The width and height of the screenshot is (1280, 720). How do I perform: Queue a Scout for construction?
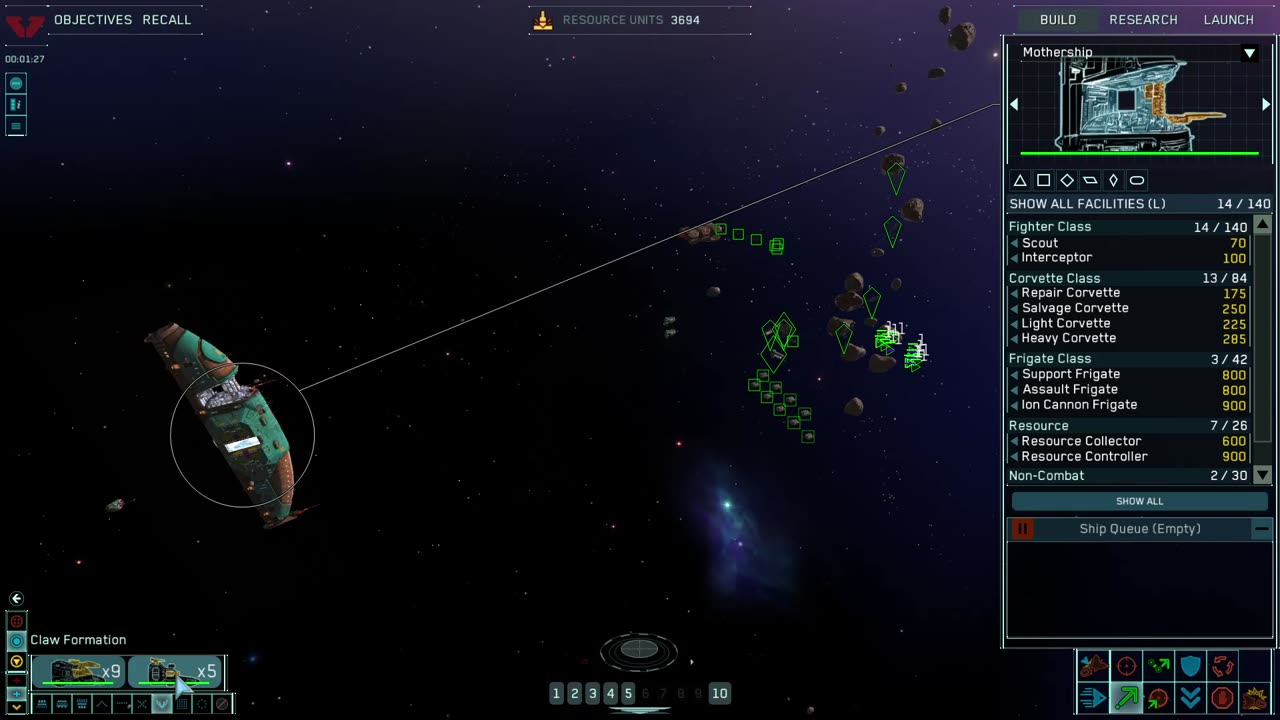click(x=1040, y=243)
